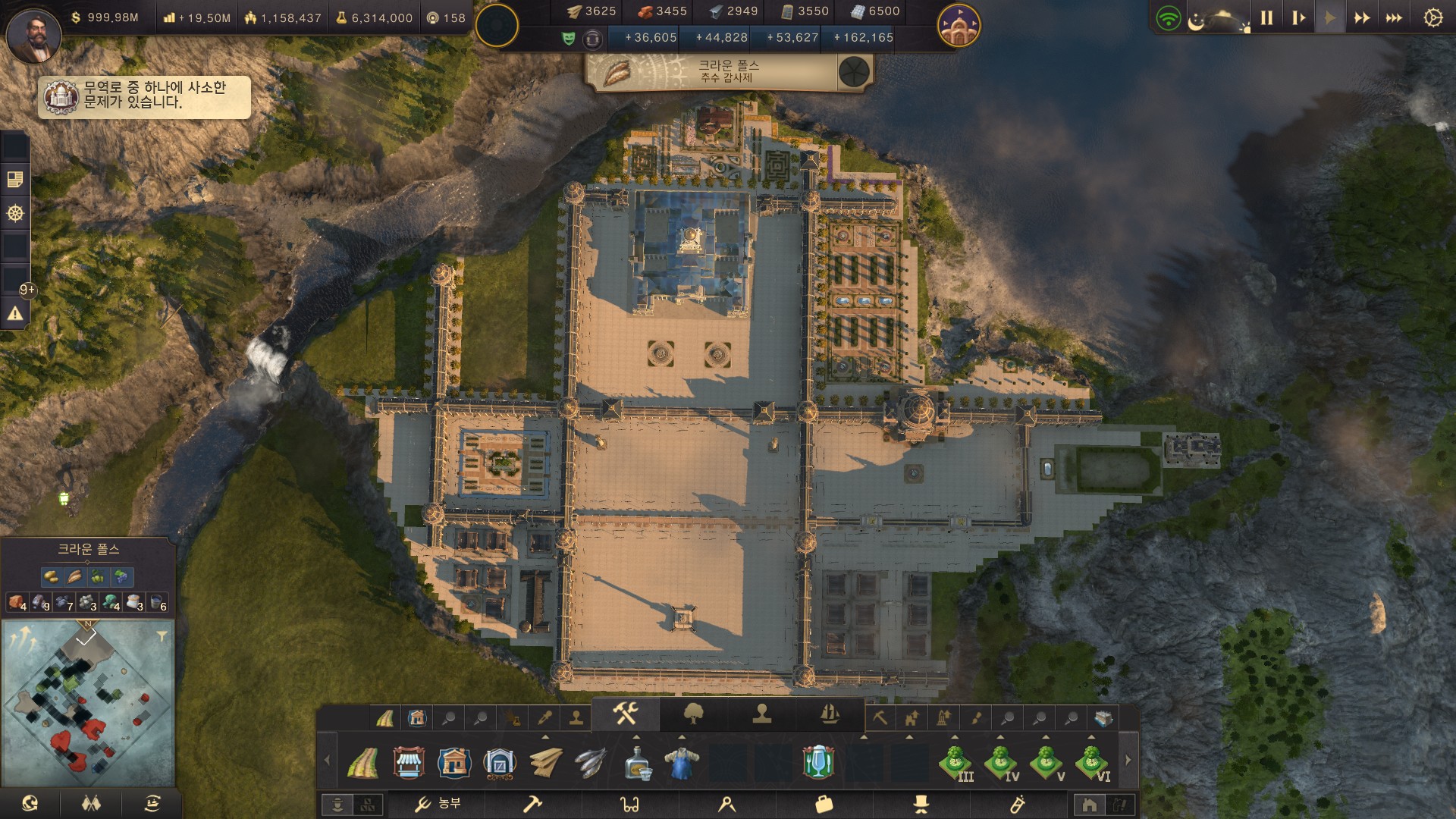
Task: Choose the schnapps bottle building
Action: pos(636,762)
